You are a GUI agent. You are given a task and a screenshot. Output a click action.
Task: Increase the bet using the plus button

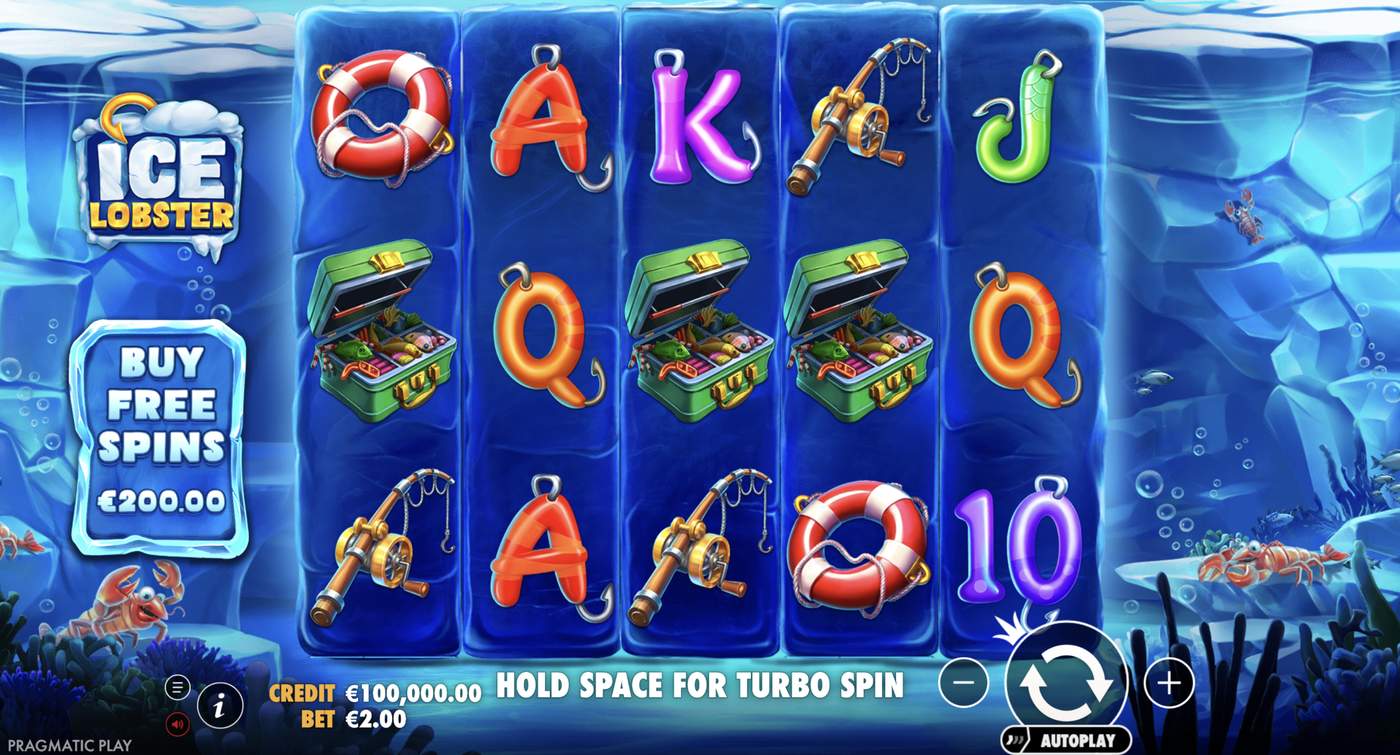[1168, 685]
